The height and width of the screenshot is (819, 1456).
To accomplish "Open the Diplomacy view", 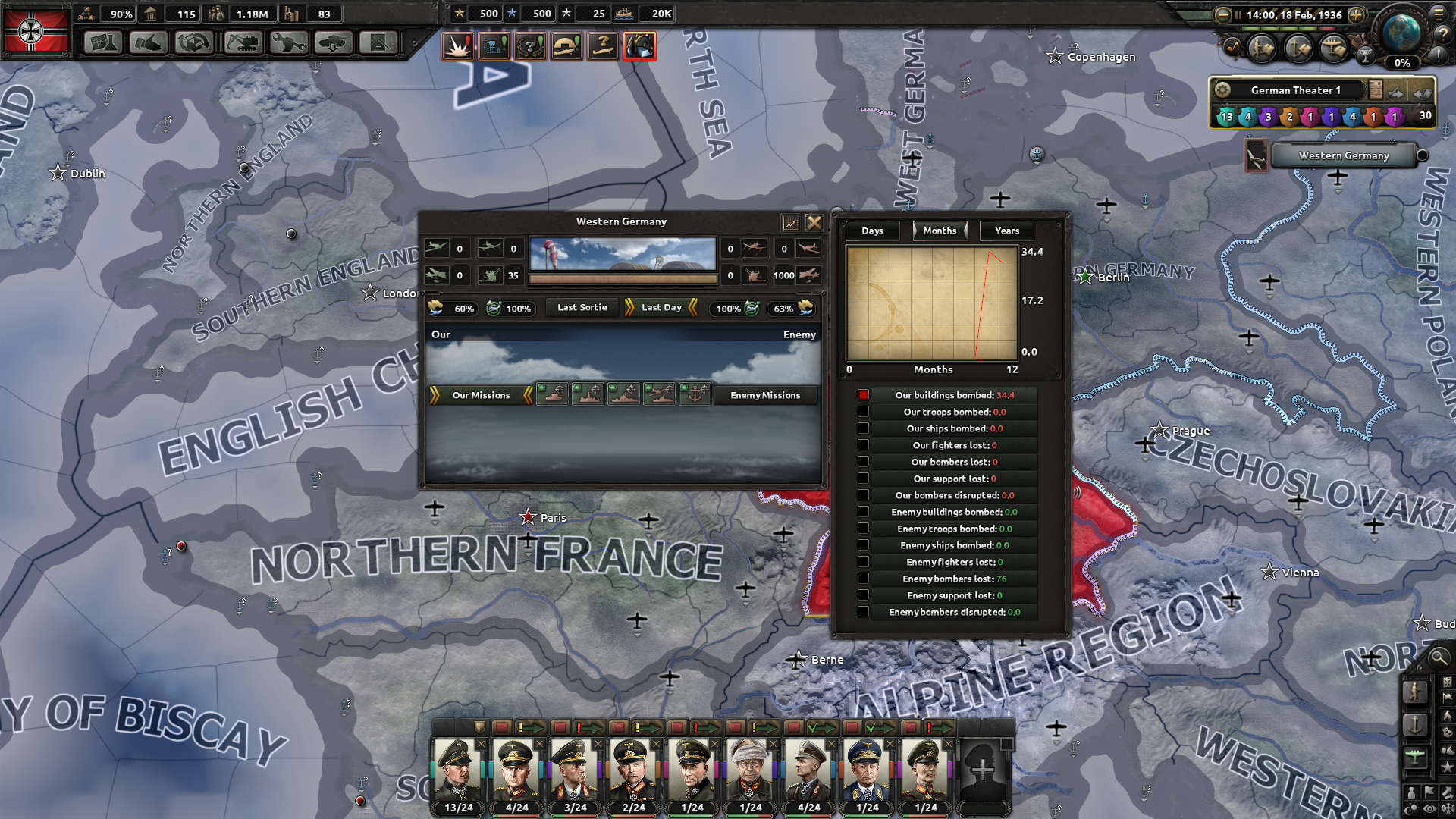I will 149,43.
